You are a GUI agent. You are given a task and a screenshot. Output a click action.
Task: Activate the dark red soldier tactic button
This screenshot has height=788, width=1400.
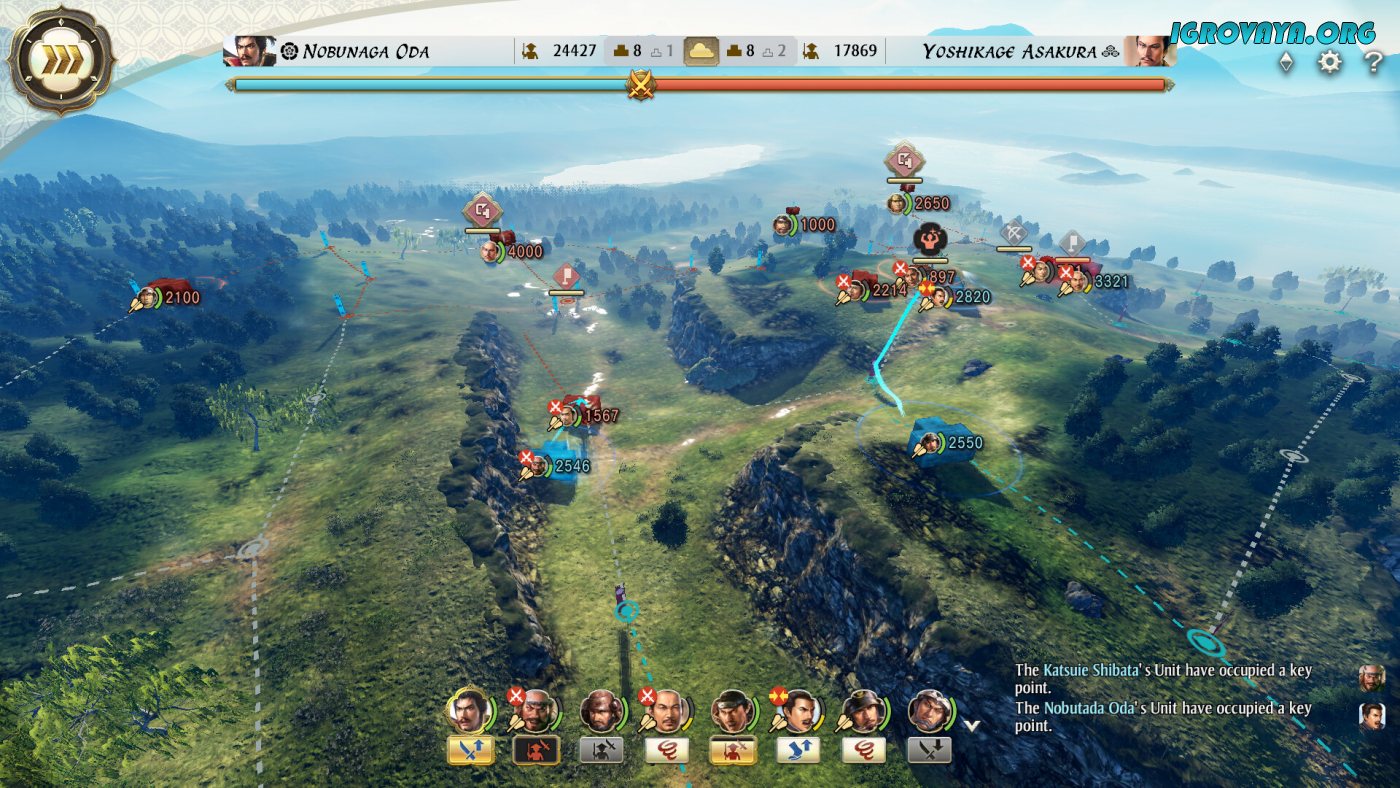tap(536, 750)
